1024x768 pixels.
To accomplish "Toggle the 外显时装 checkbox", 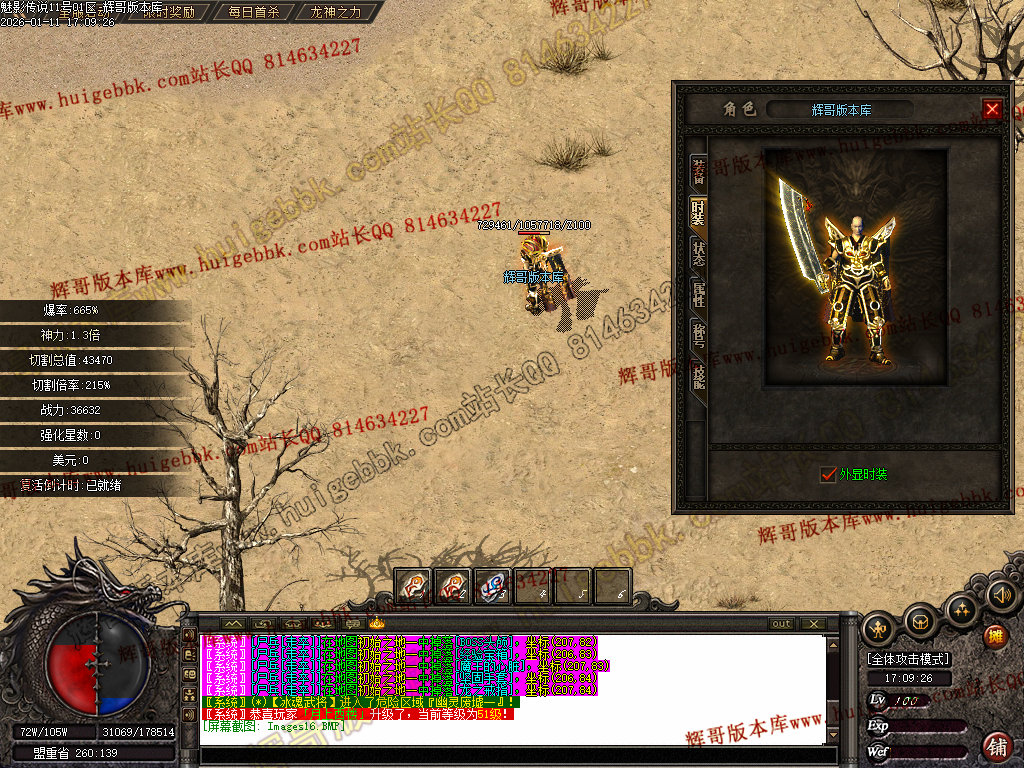I will (827, 474).
